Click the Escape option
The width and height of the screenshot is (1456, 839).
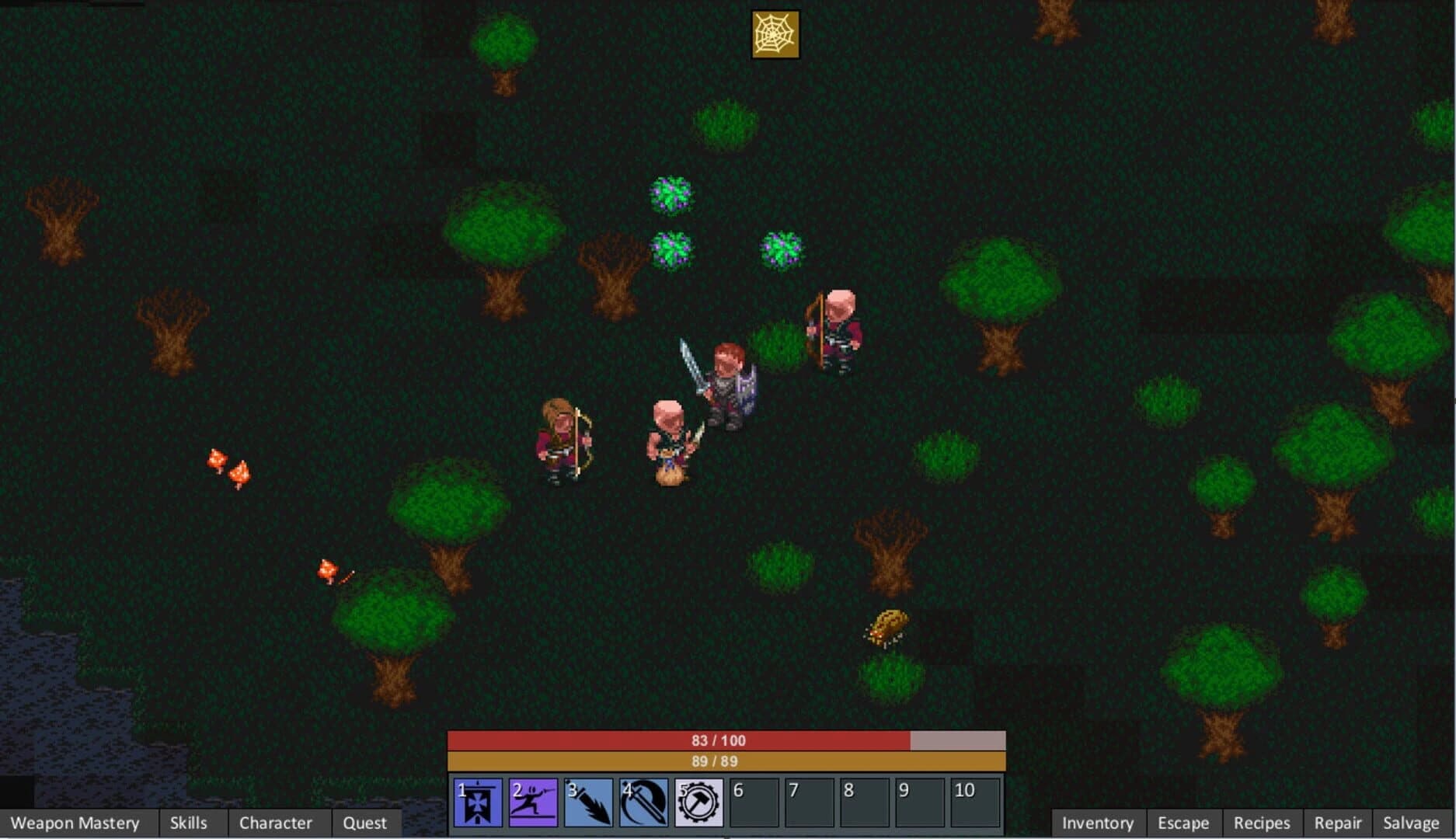point(1183,822)
